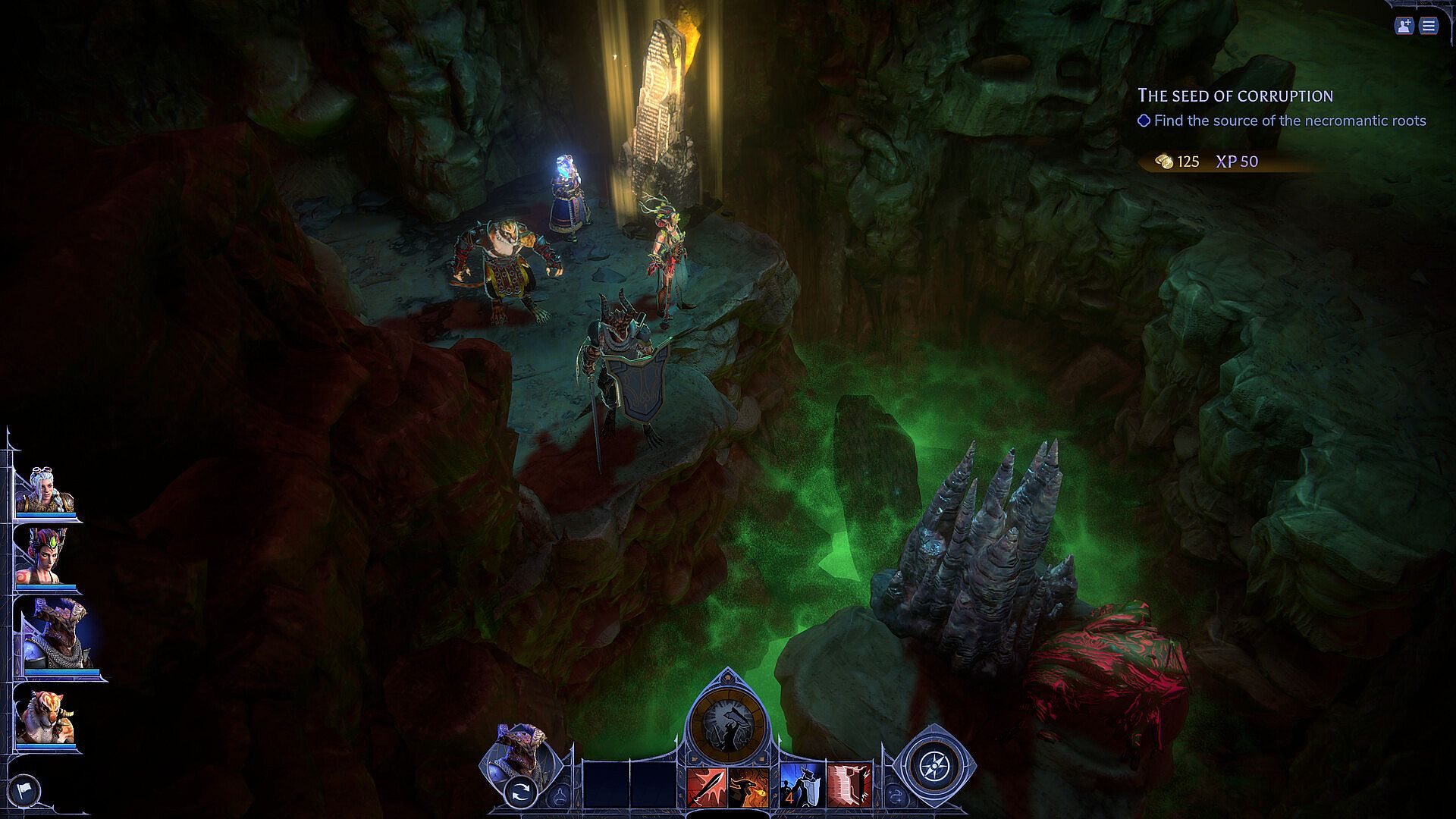The width and height of the screenshot is (1456, 819).
Task: Open the hamburger main menu
Action: pos(1429,26)
